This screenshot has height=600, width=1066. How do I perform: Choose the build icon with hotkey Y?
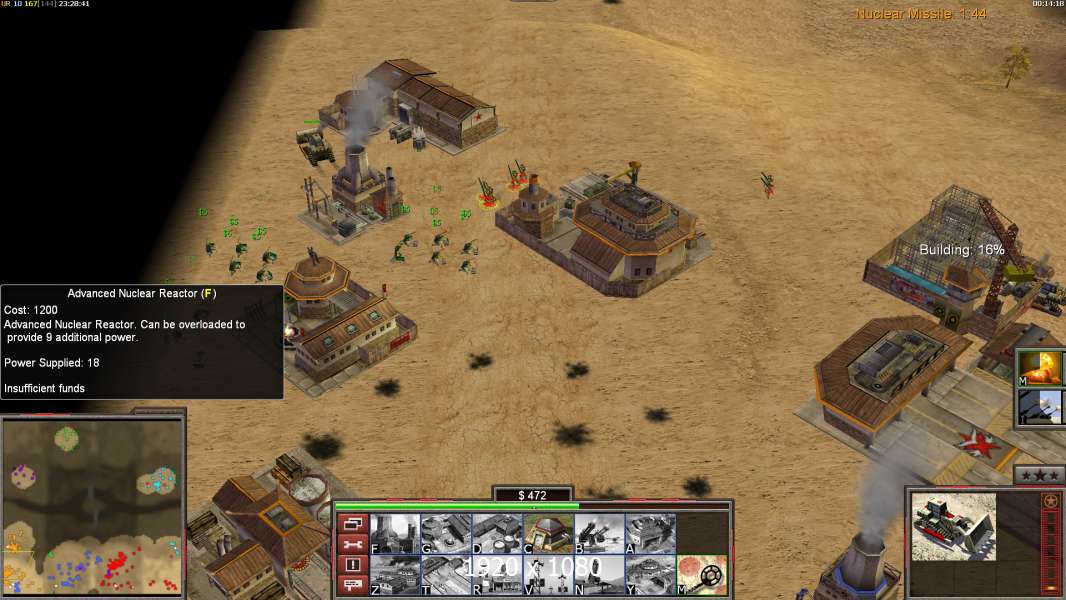point(650,575)
